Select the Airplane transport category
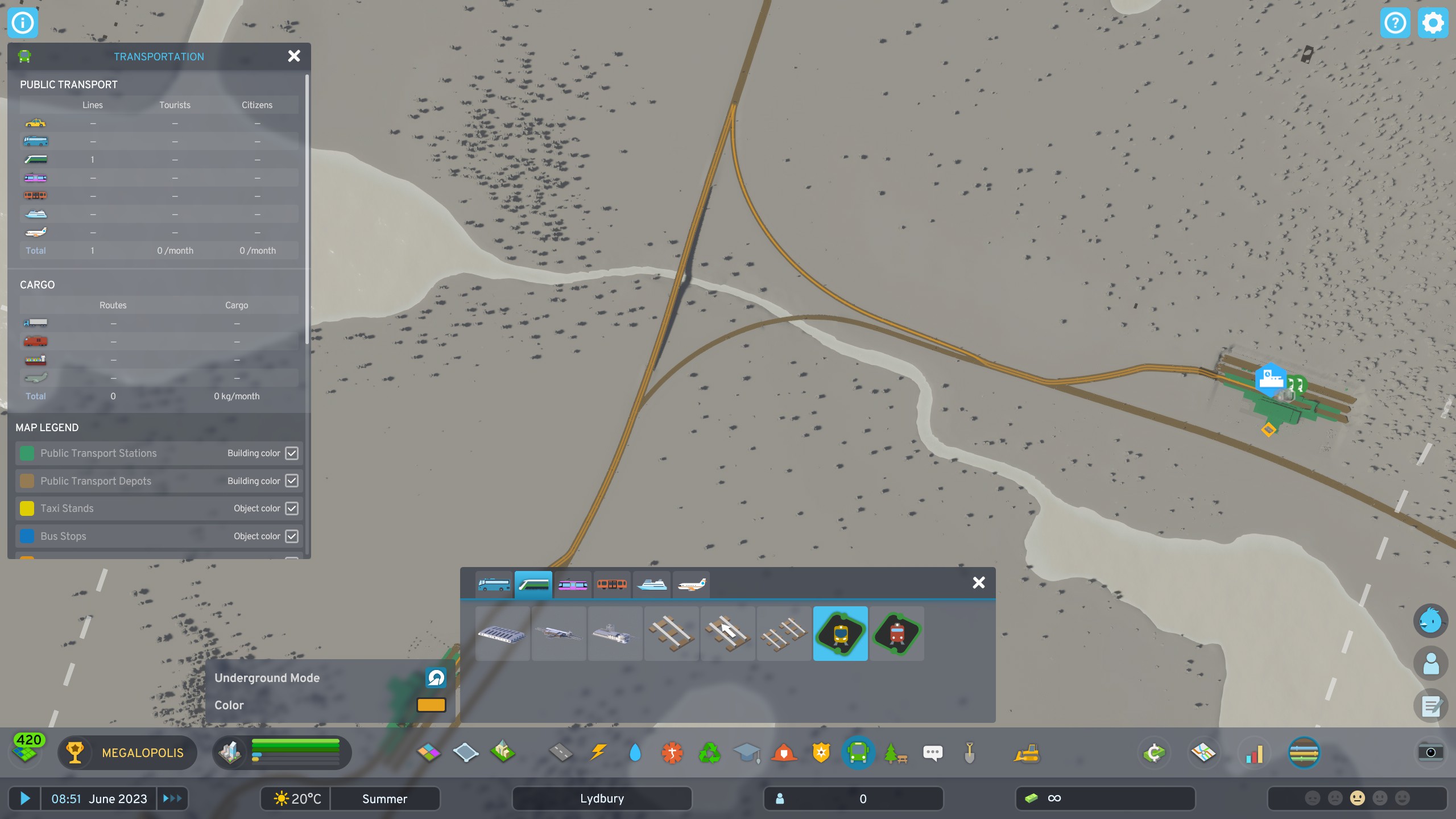 pos(690,584)
